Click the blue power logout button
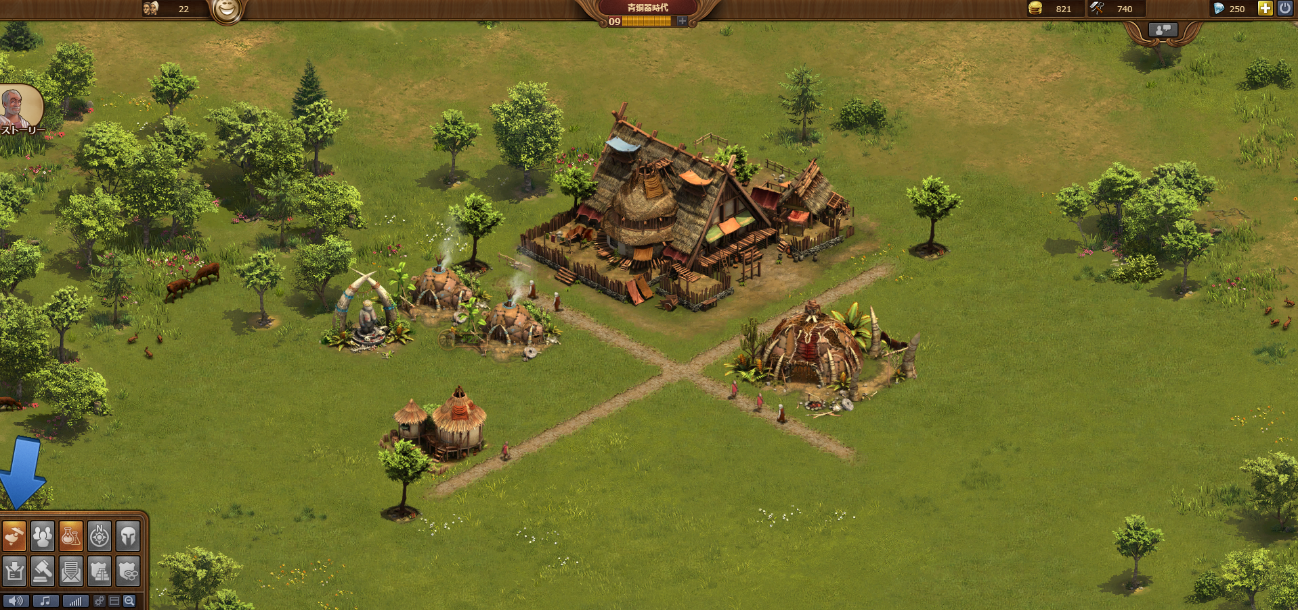 (1285, 8)
